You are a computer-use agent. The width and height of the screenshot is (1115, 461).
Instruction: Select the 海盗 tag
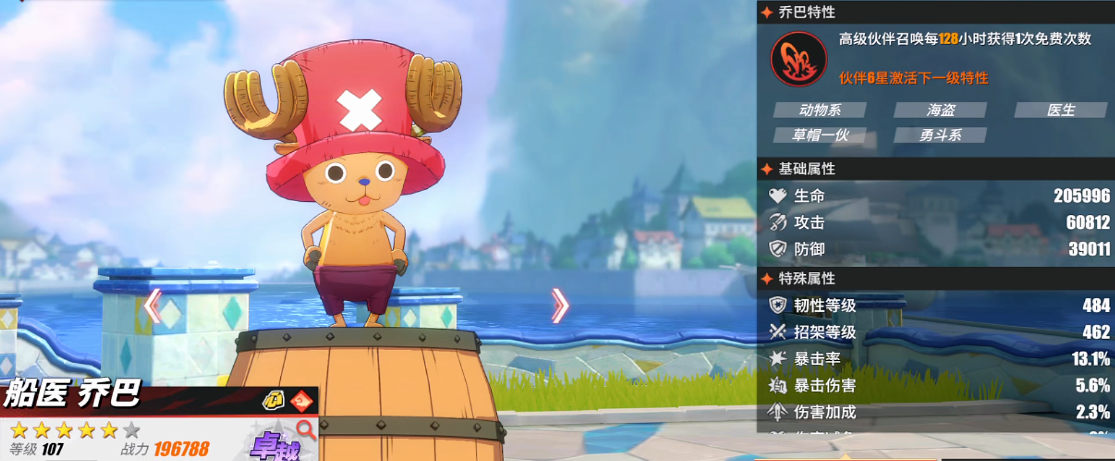[939, 110]
